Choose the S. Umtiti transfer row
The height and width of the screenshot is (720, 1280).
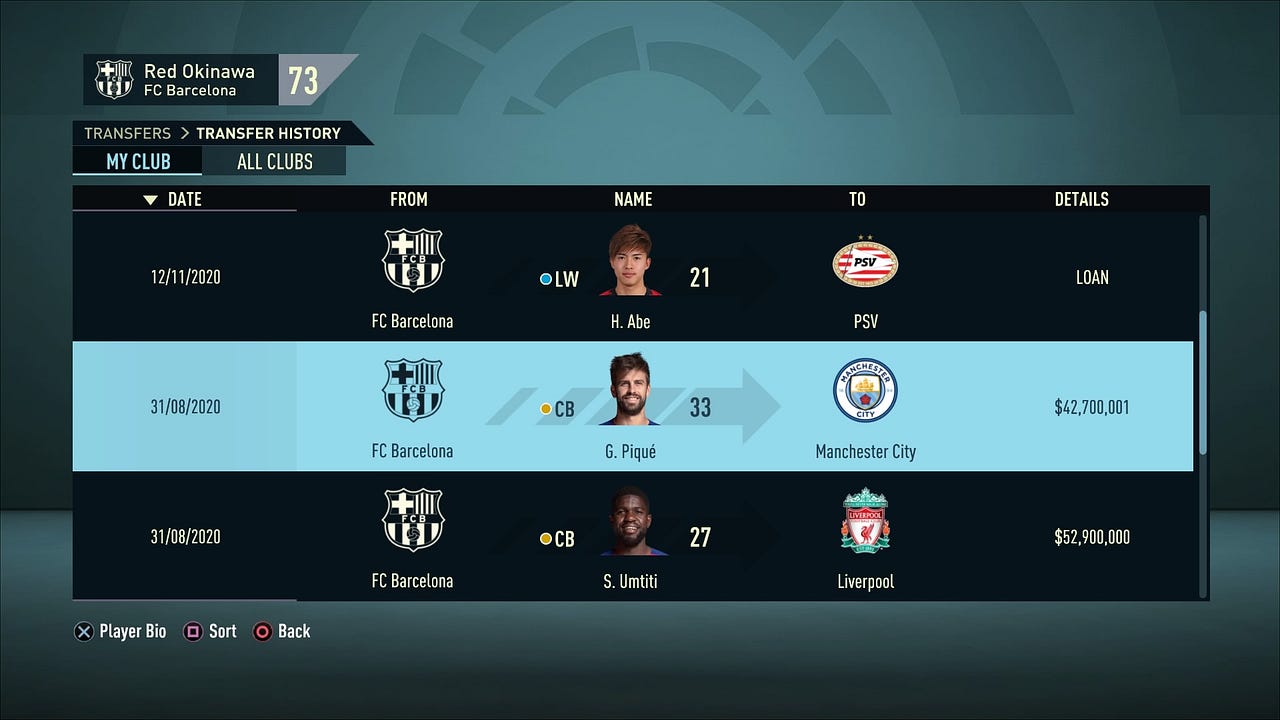pyautogui.click(x=632, y=537)
